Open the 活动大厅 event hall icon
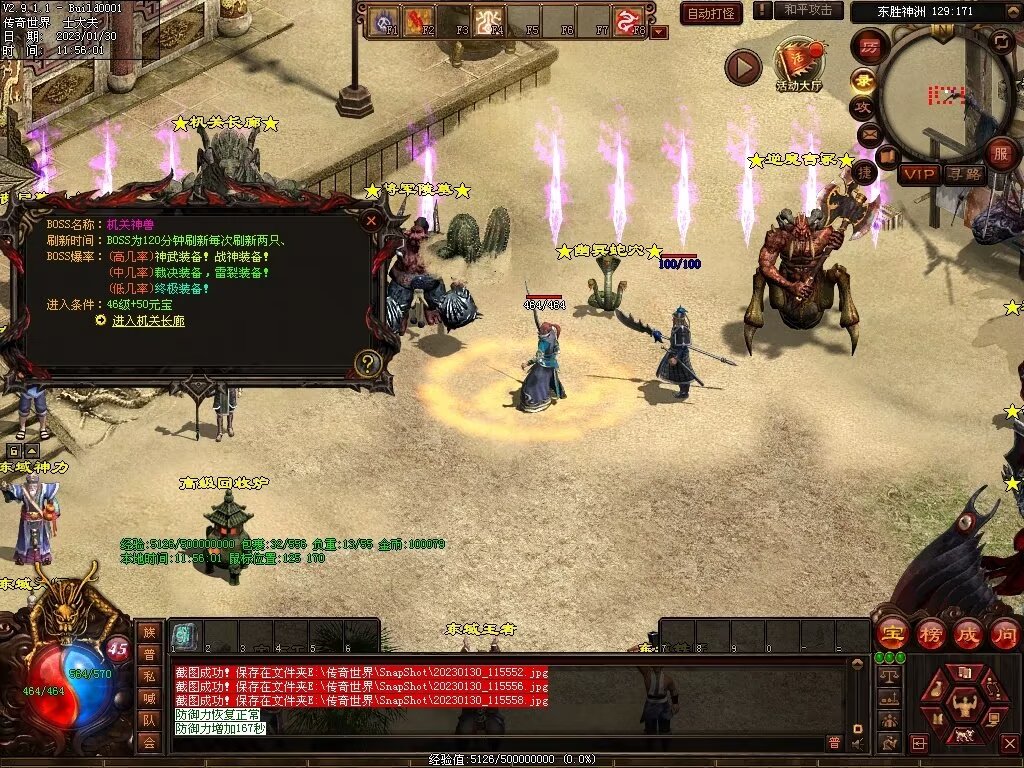Screen dimensions: 1024x768 (x=798, y=65)
